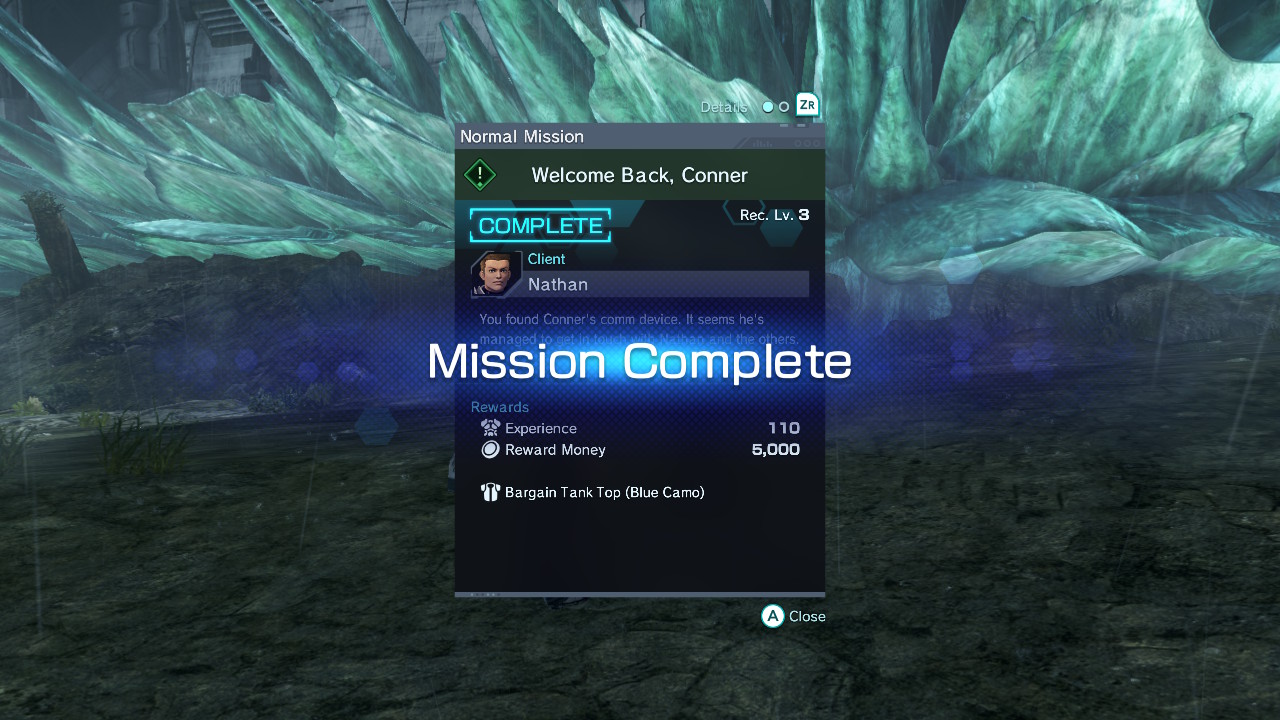Toggle the COMPLETE status badge
1280x720 pixels.
(x=540, y=225)
